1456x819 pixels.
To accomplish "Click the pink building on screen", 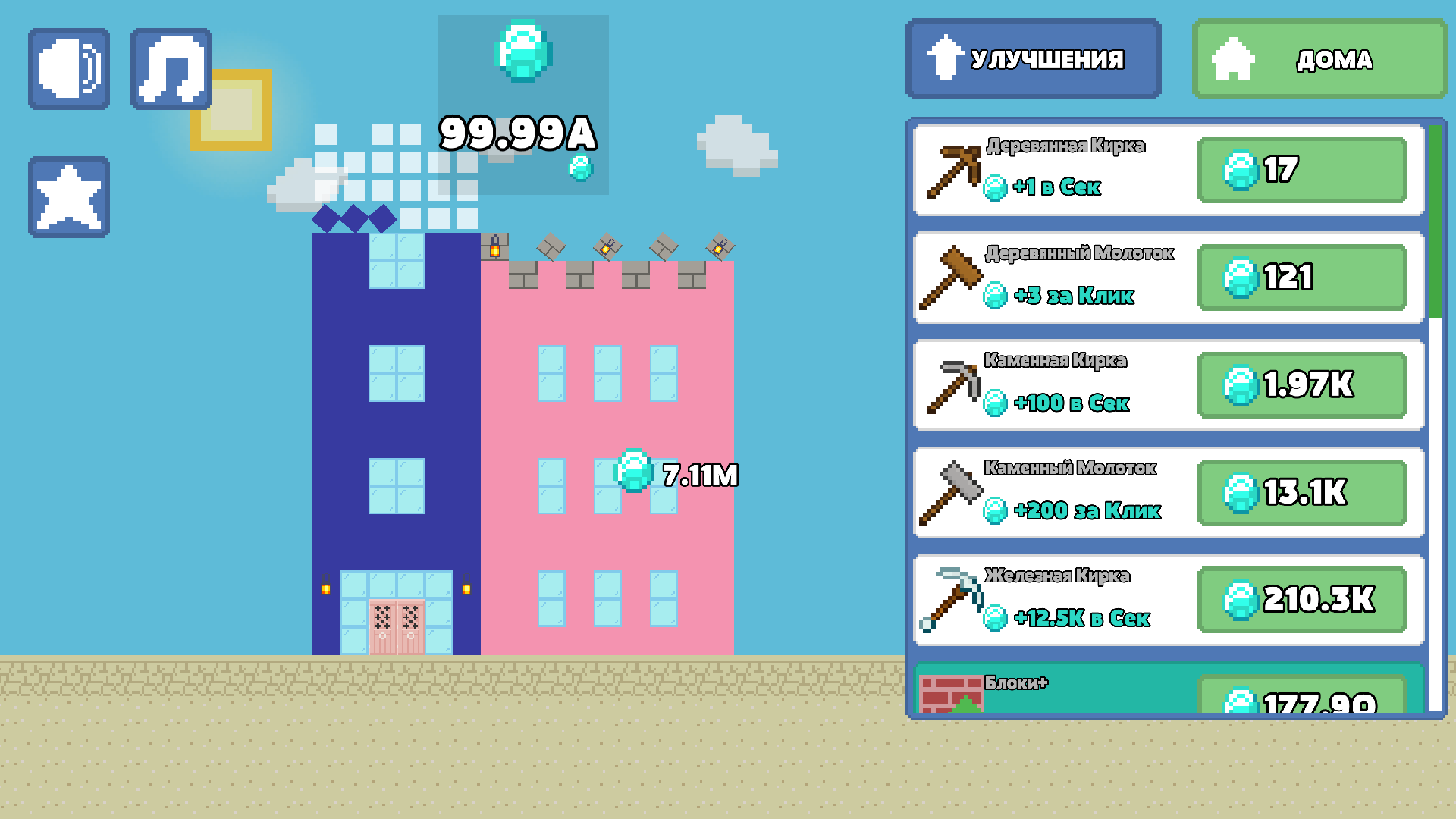I will point(607,455).
